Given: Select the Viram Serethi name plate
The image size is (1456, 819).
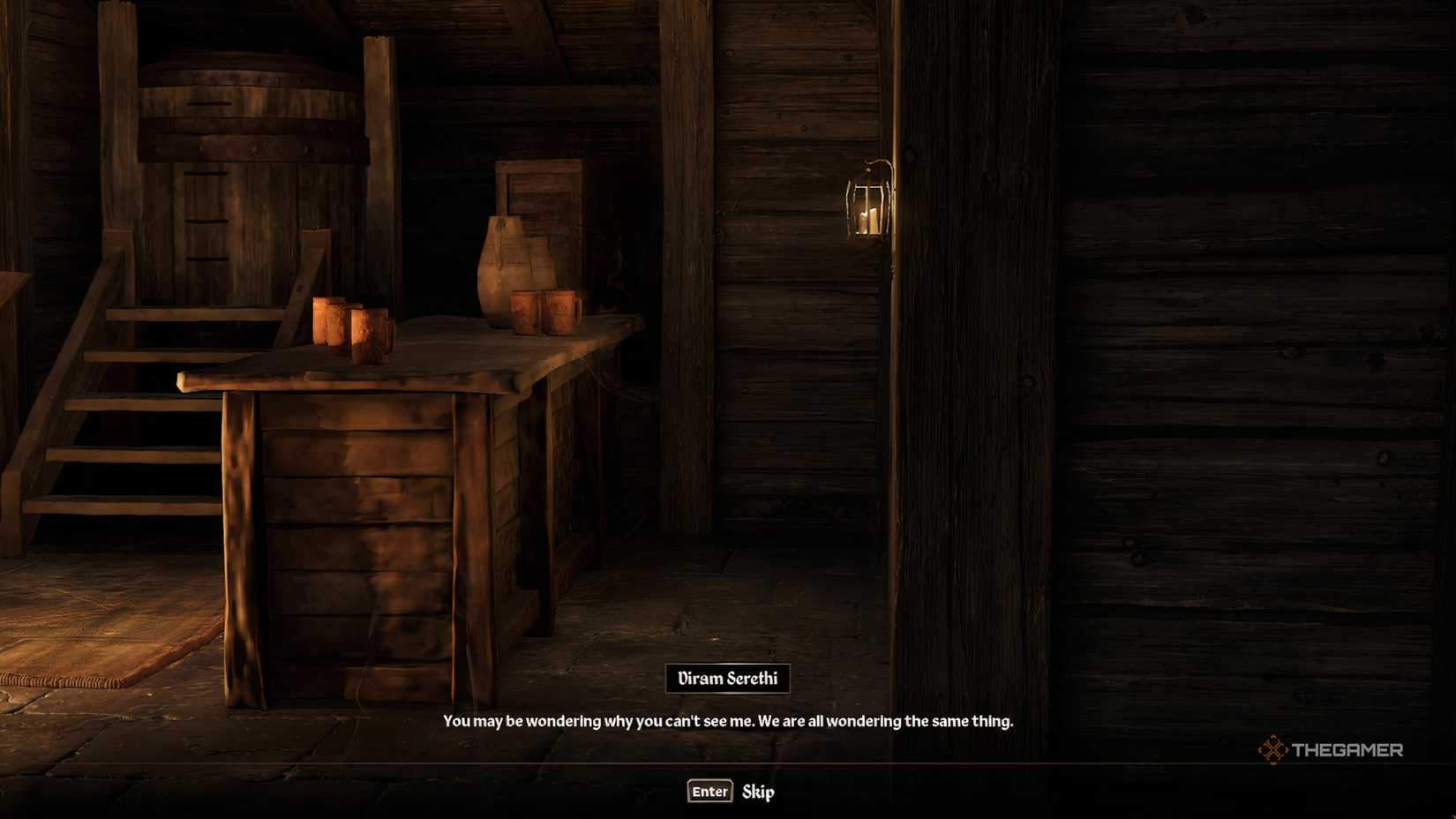Looking at the screenshot, I should coord(728,679).
